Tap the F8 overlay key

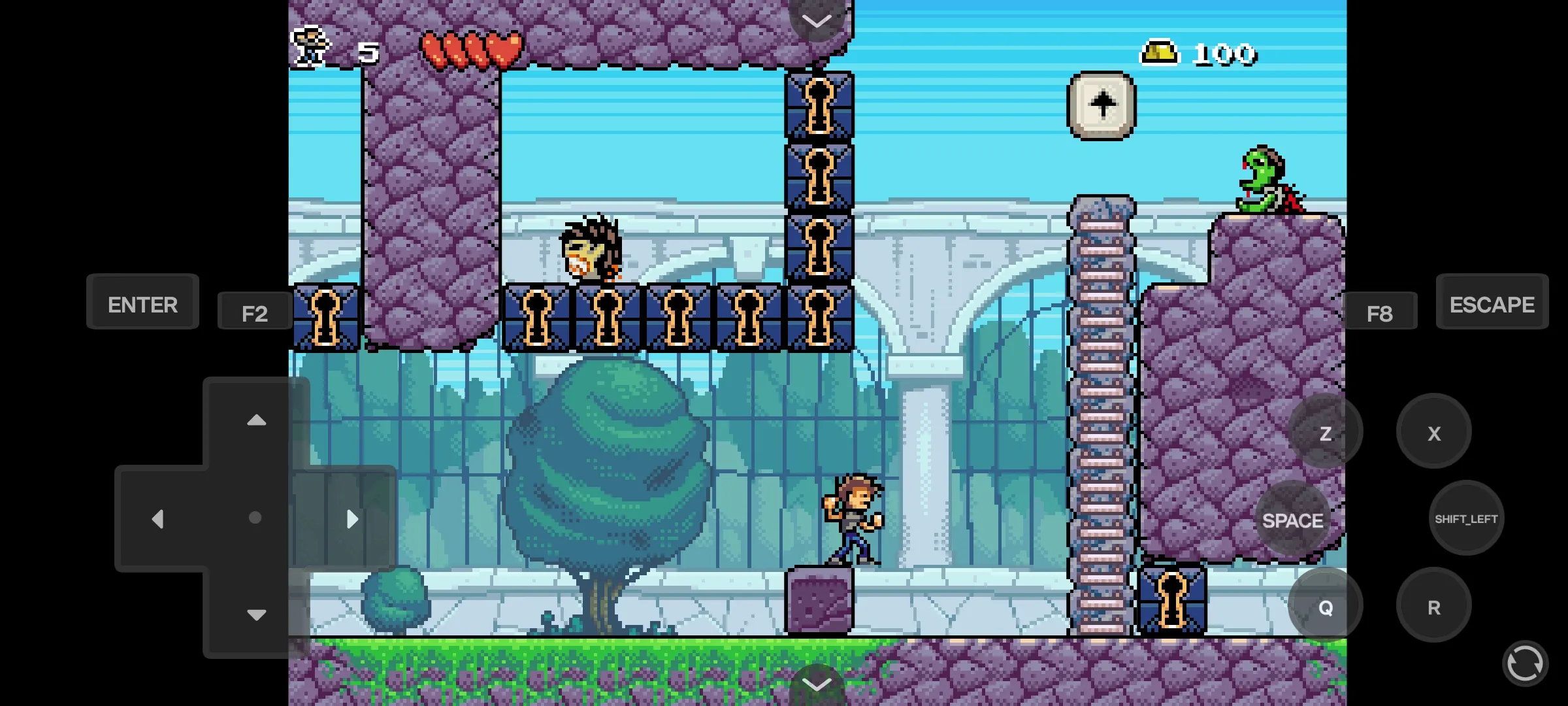1379,312
